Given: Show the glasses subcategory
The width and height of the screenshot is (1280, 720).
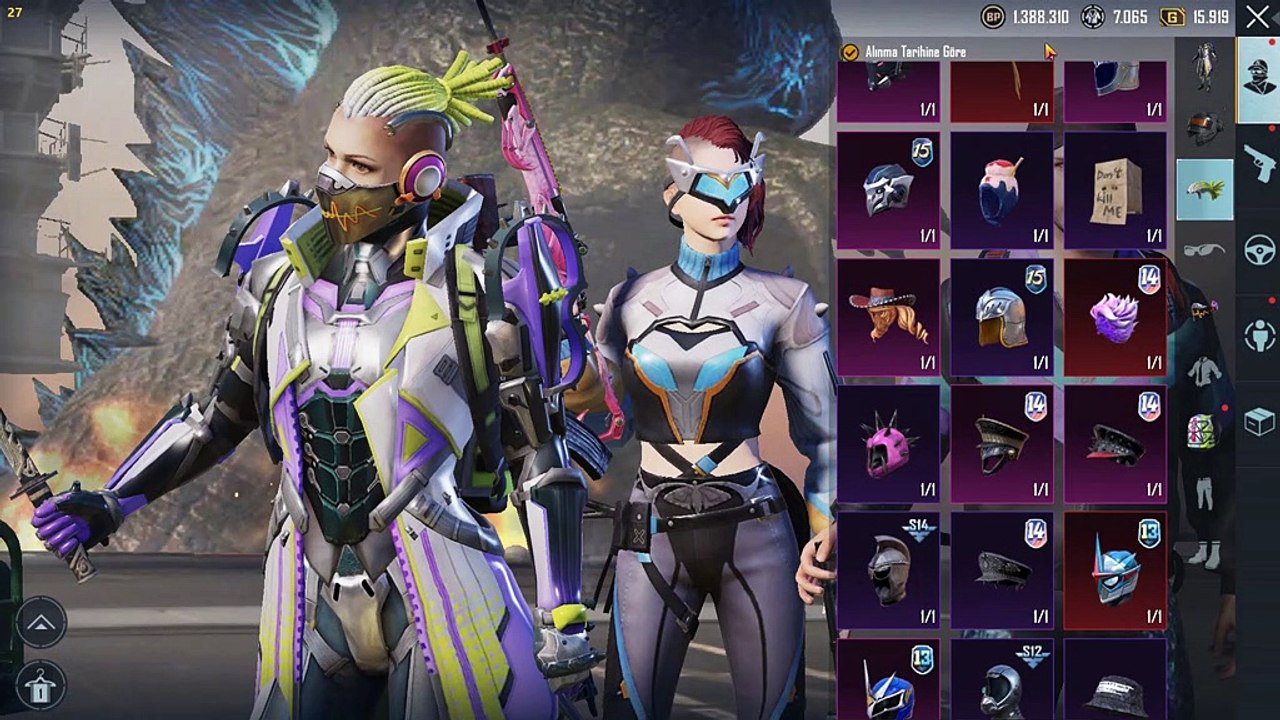Looking at the screenshot, I should point(1204,250).
